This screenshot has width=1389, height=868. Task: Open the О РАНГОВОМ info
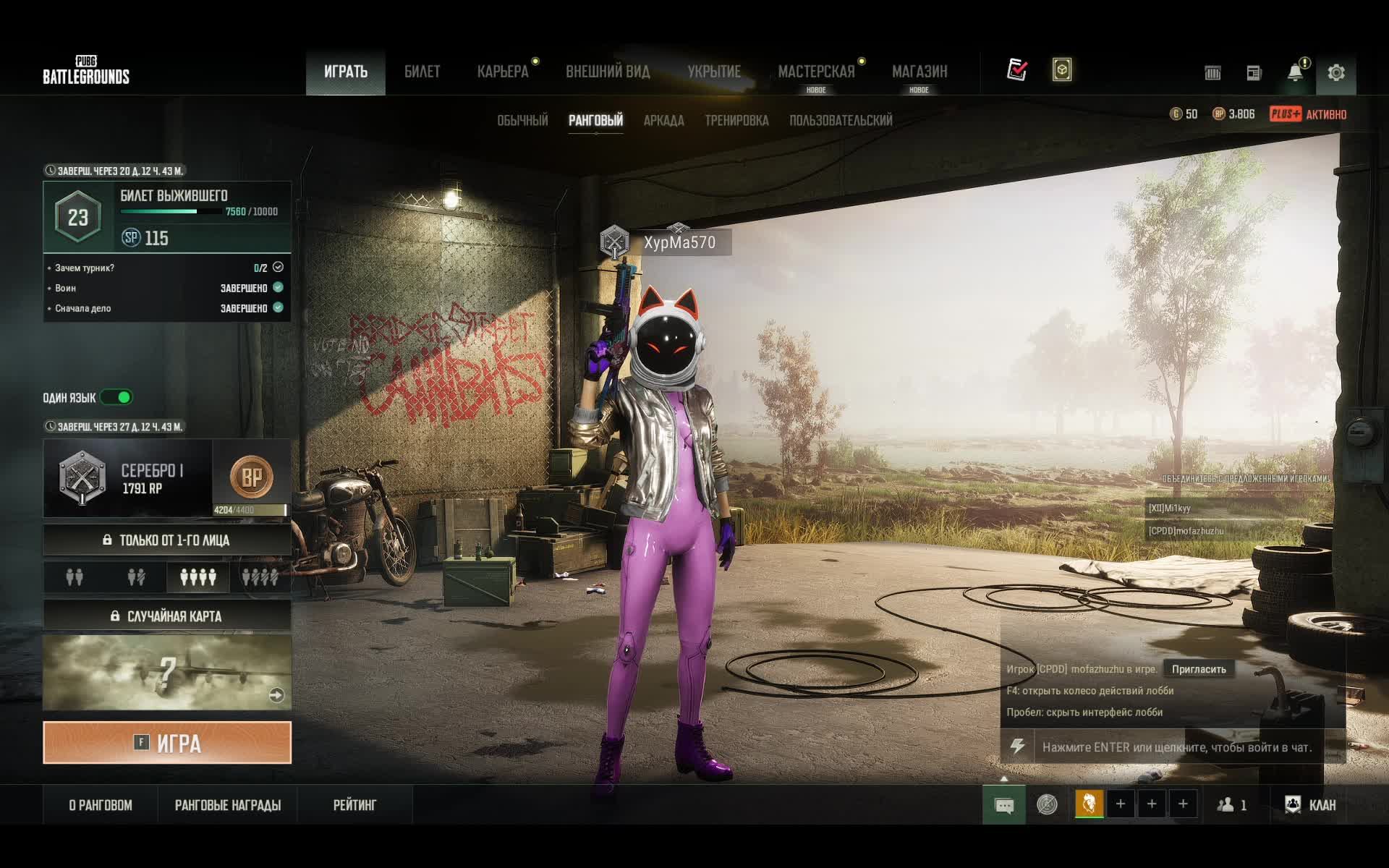pos(101,805)
